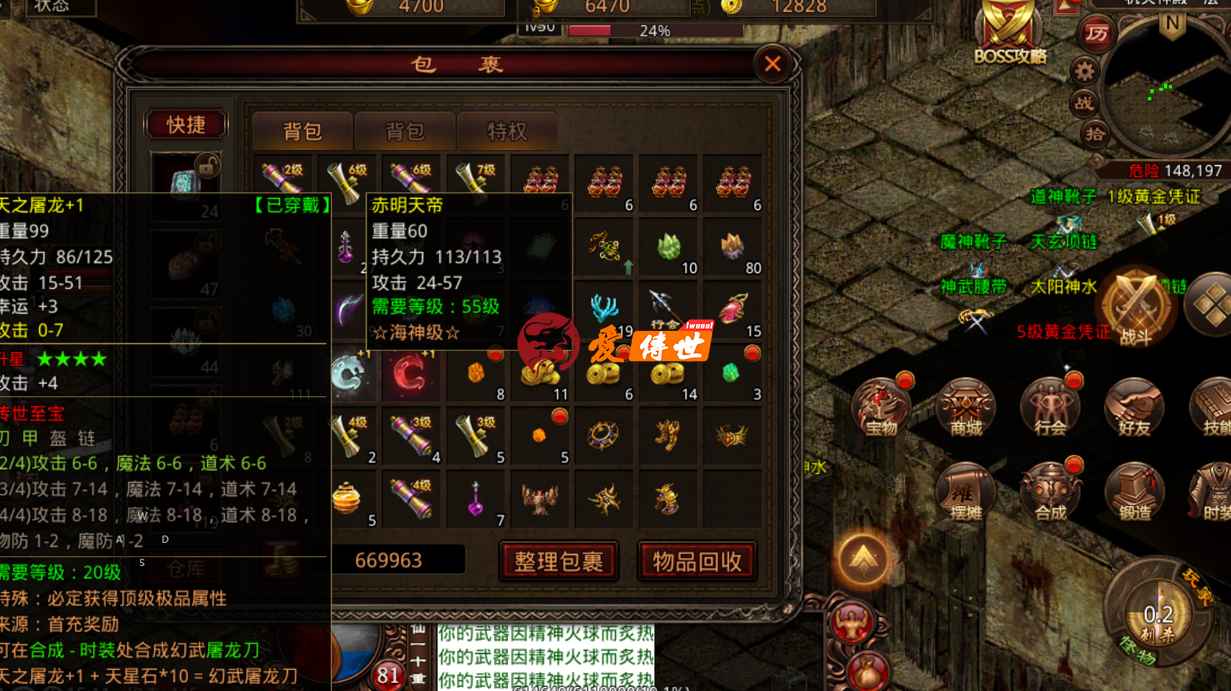Open the 合成 synthesis menu
The image size is (1231, 691).
1050,491
